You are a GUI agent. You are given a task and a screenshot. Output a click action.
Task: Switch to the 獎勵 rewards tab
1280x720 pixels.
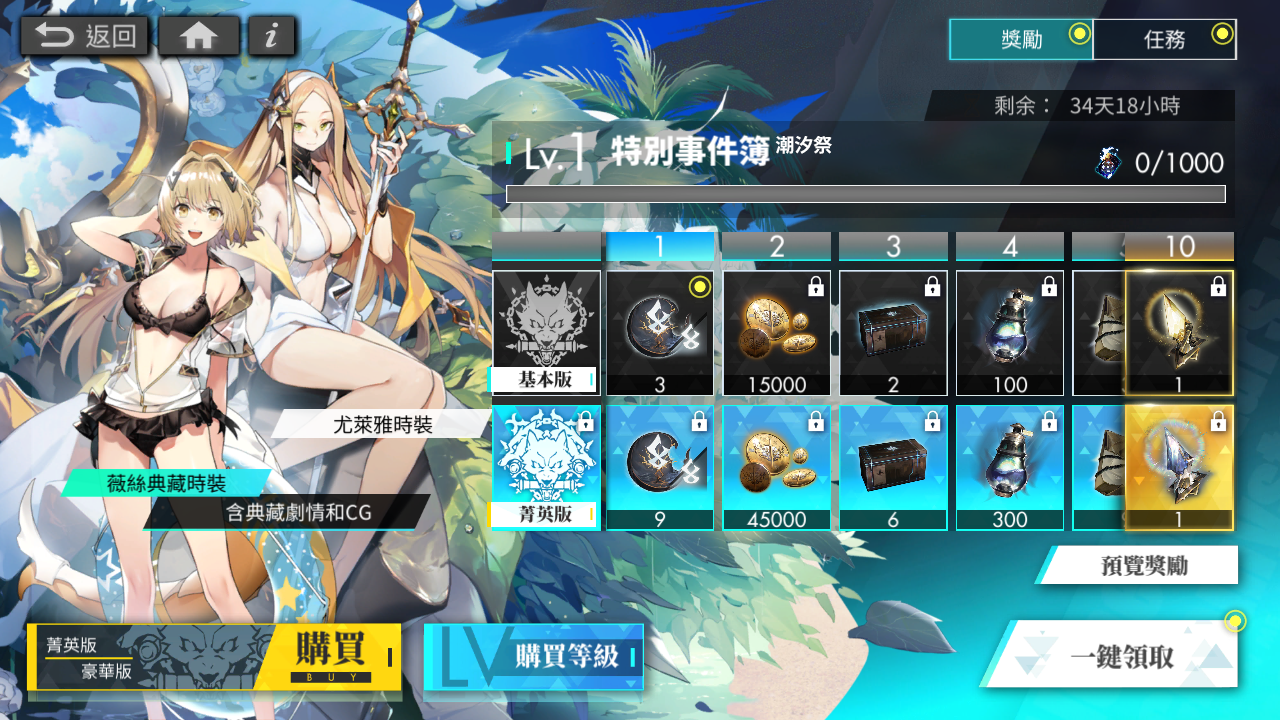[1021, 40]
